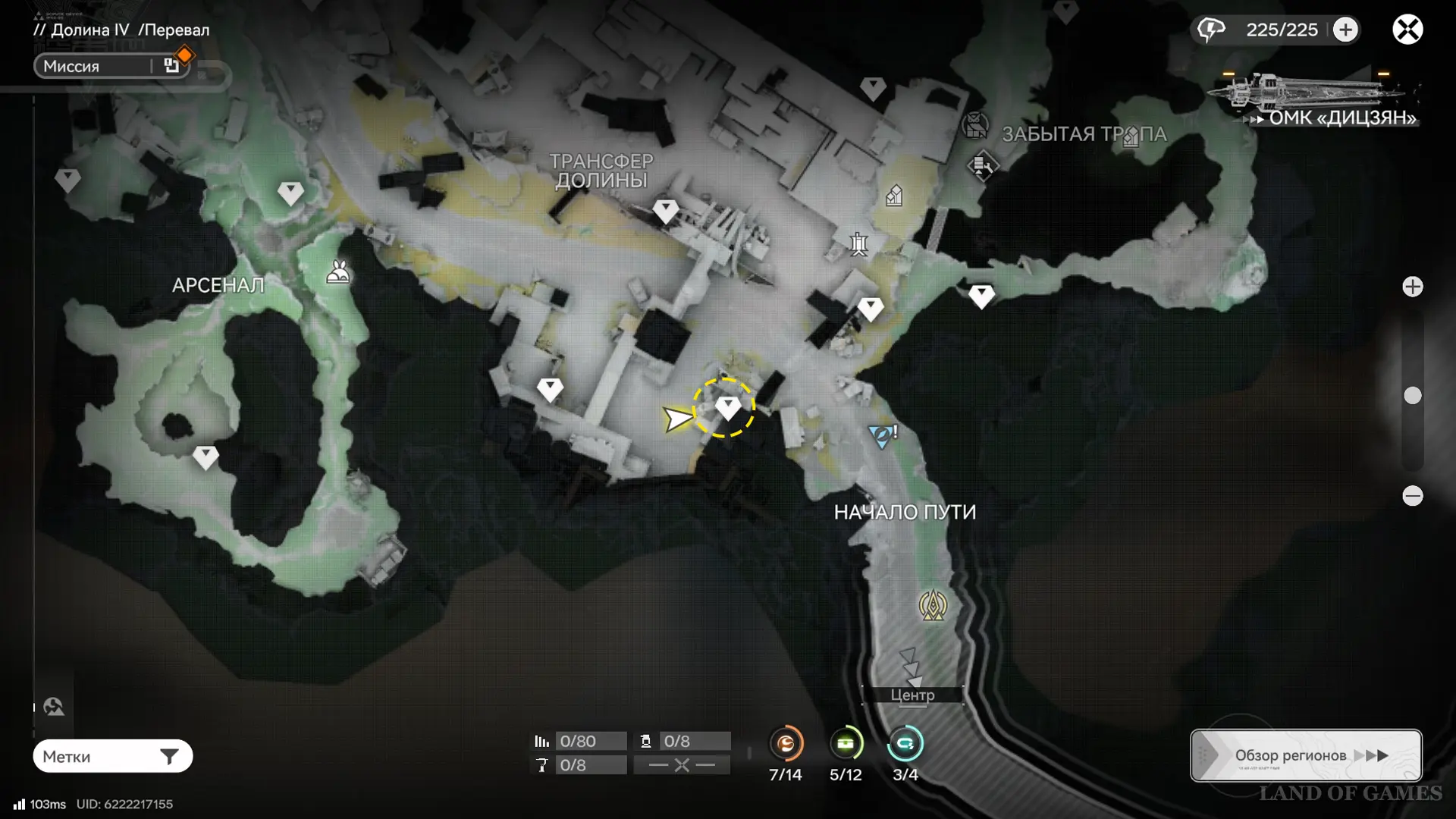Open Обзор регионов region overview
The height and width of the screenshot is (819, 1456).
coord(1306,755)
